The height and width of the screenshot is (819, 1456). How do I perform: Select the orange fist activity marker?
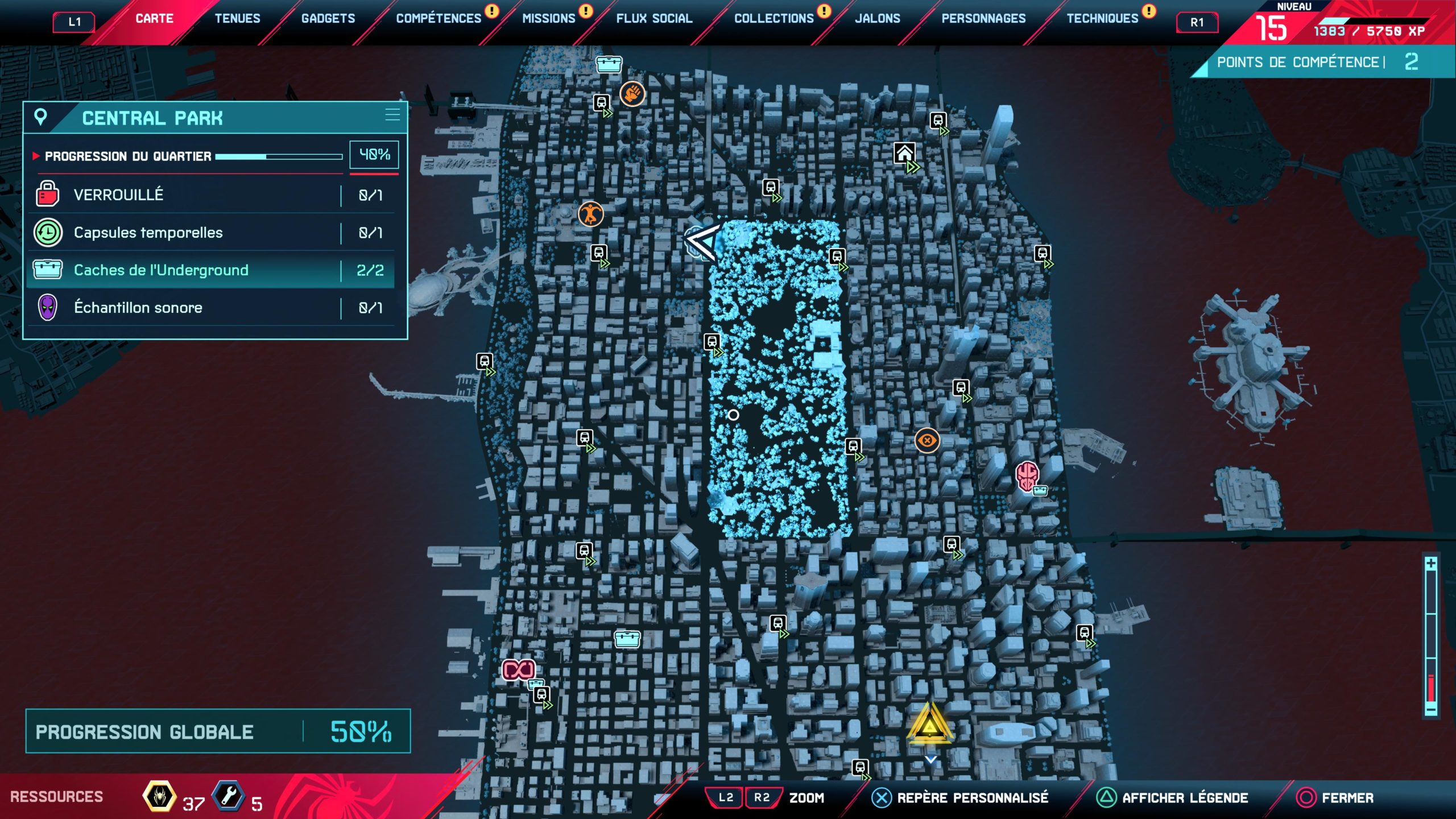(x=632, y=93)
